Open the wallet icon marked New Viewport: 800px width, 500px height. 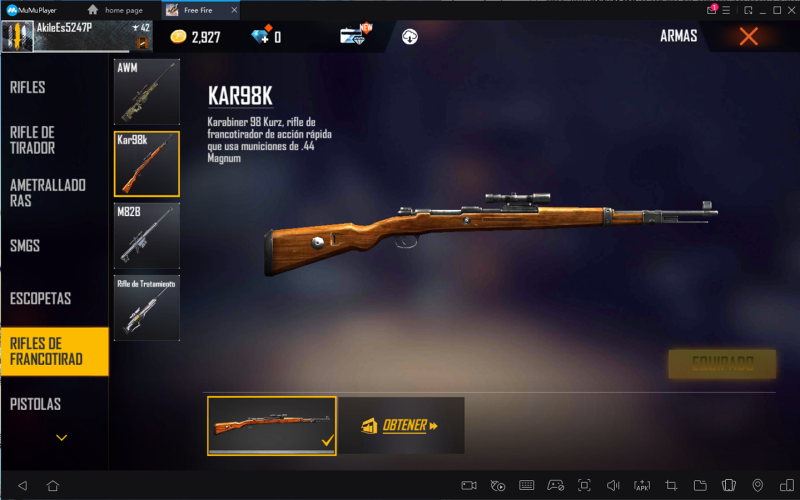click(353, 36)
